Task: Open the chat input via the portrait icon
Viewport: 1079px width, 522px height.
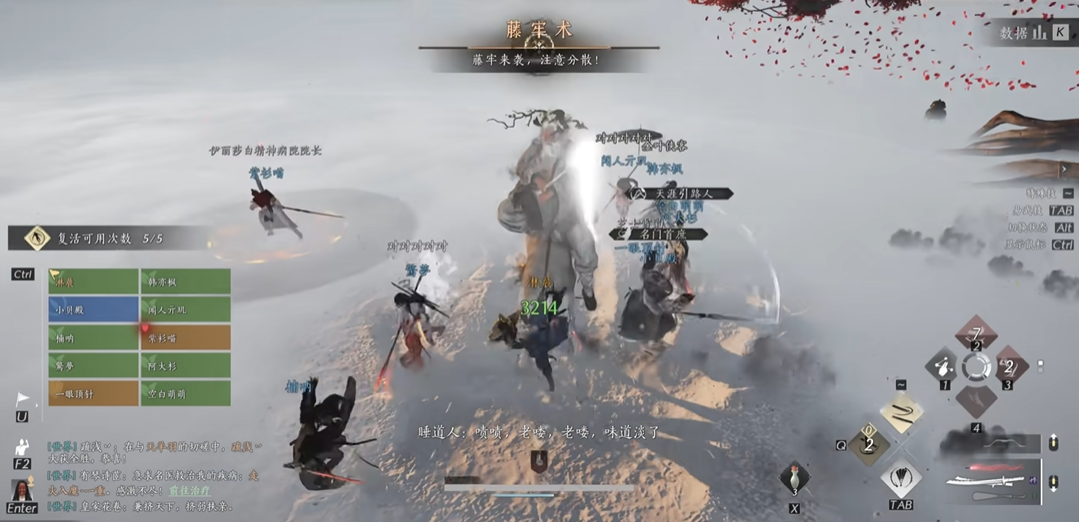Action: [22, 490]
